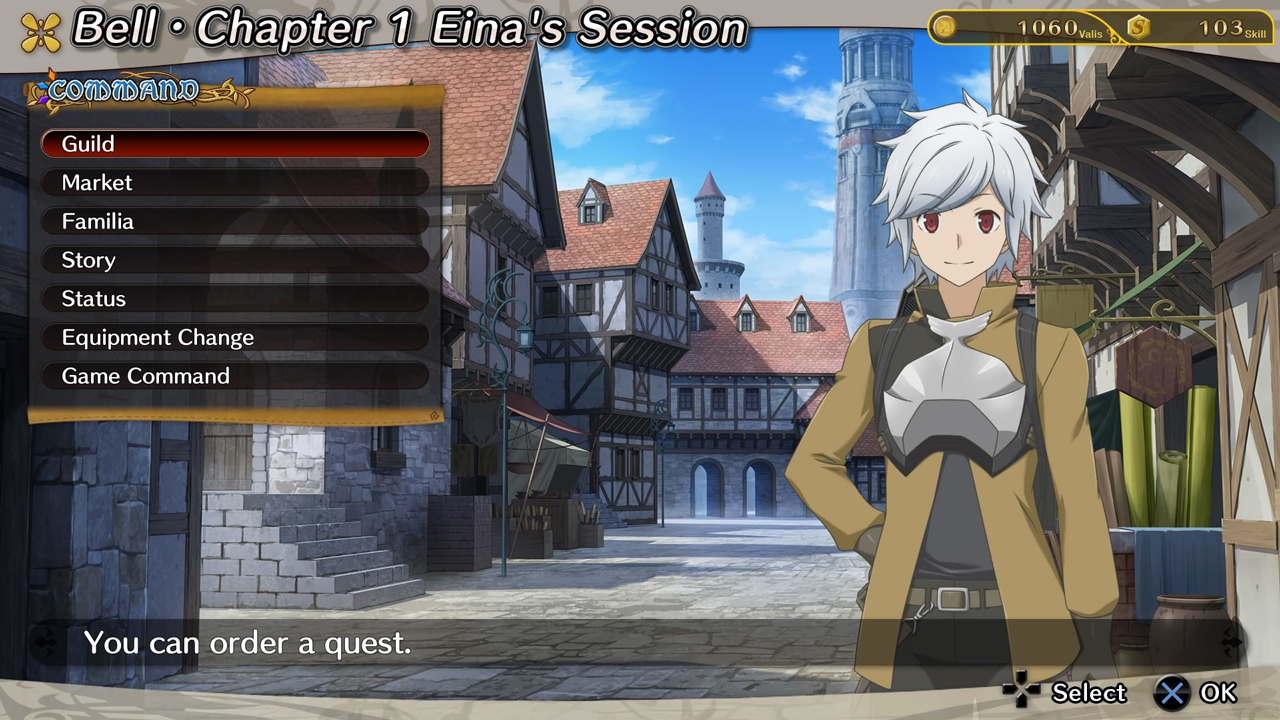1280x720 pixels.
Task: Go to the Story entry
Action: click(235, 260)
